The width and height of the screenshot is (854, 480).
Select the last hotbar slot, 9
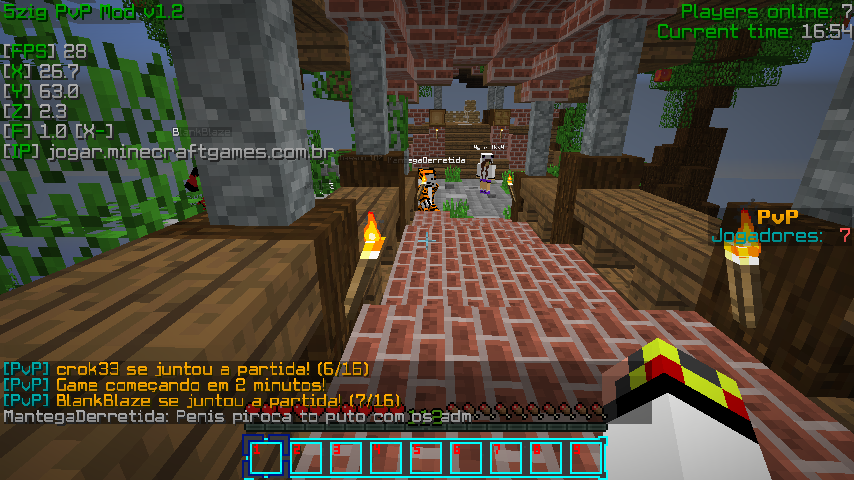pos(586,457)
